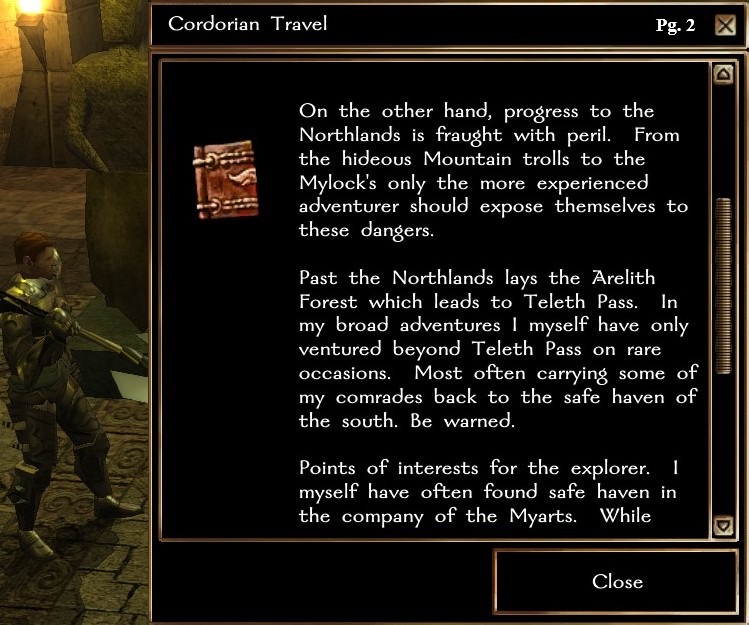Click the scrollbar thumb handle
This screenshot has width=749, height=625.
[x=722, y=286]
